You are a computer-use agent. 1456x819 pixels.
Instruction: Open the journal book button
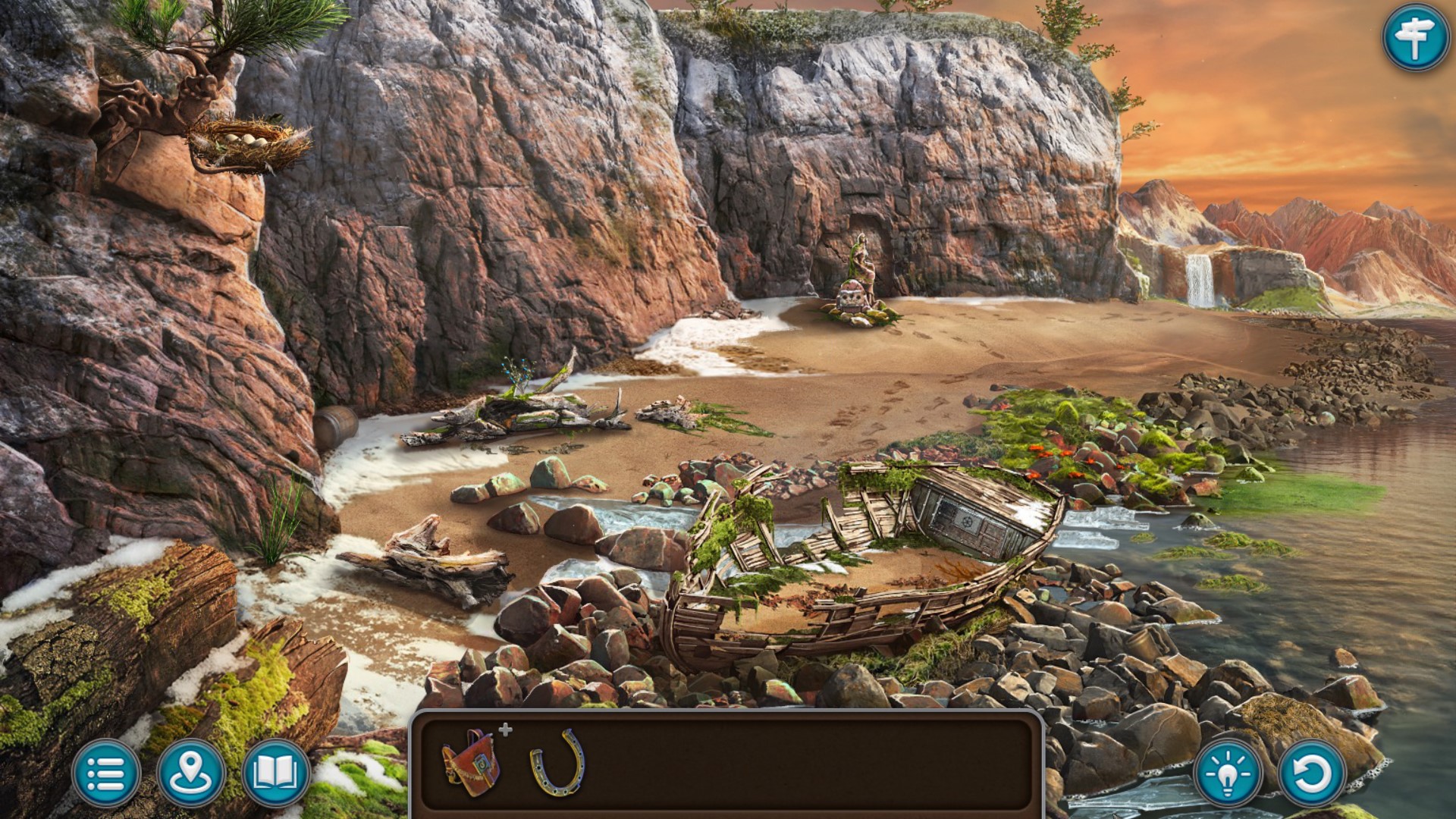[x=276, y=773]
